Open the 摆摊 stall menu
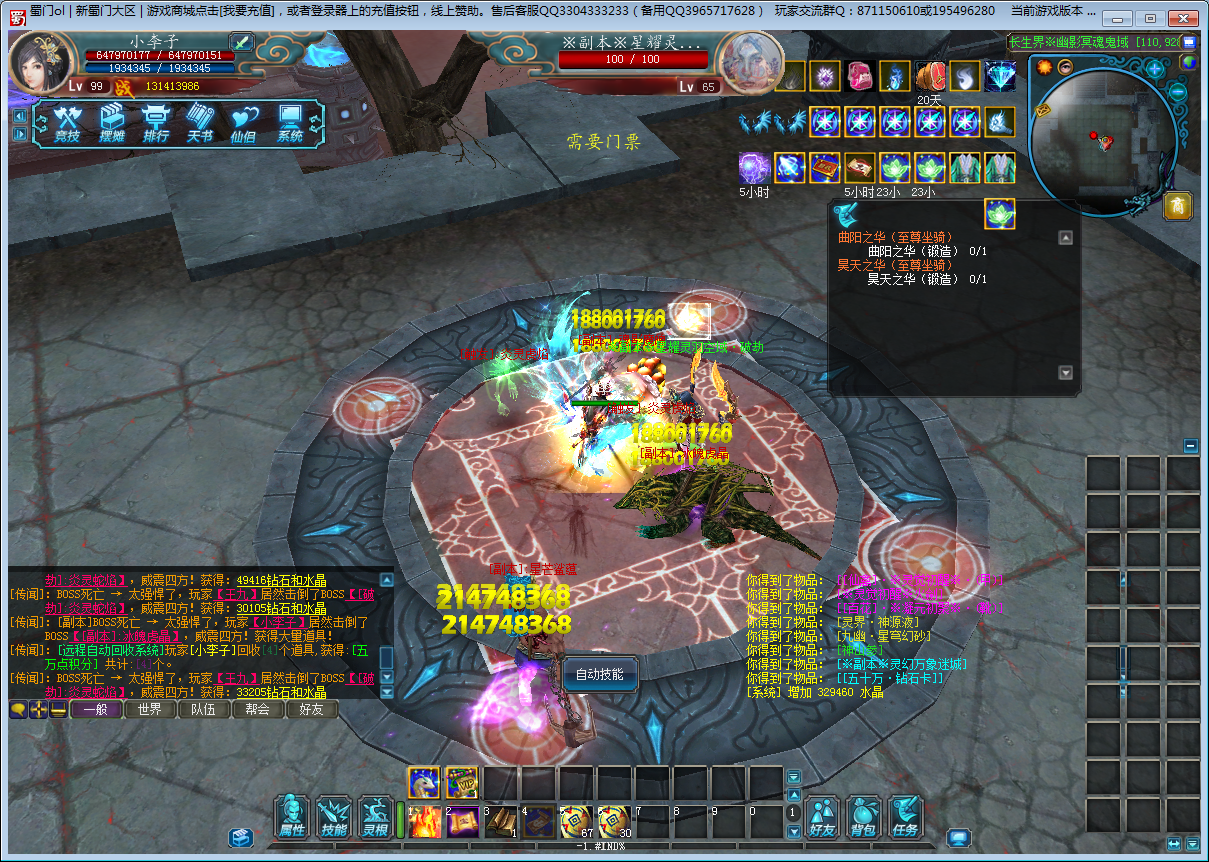 coord(111,124)
